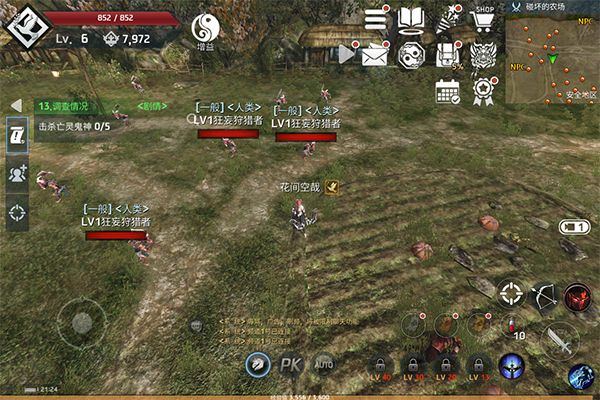600x400 pixels.
Task: Toggle AUTO combat mode
Action: tap(323, 364)
